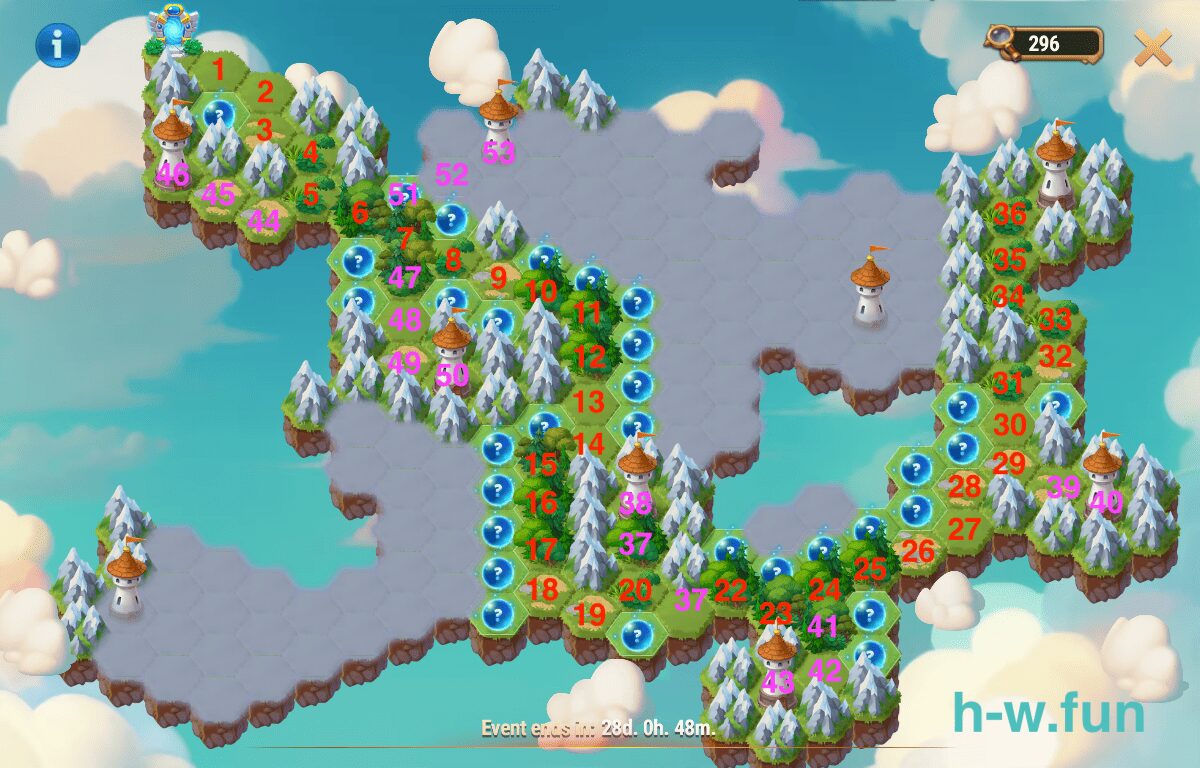Close the event map screen

(x=1153, y=47)
